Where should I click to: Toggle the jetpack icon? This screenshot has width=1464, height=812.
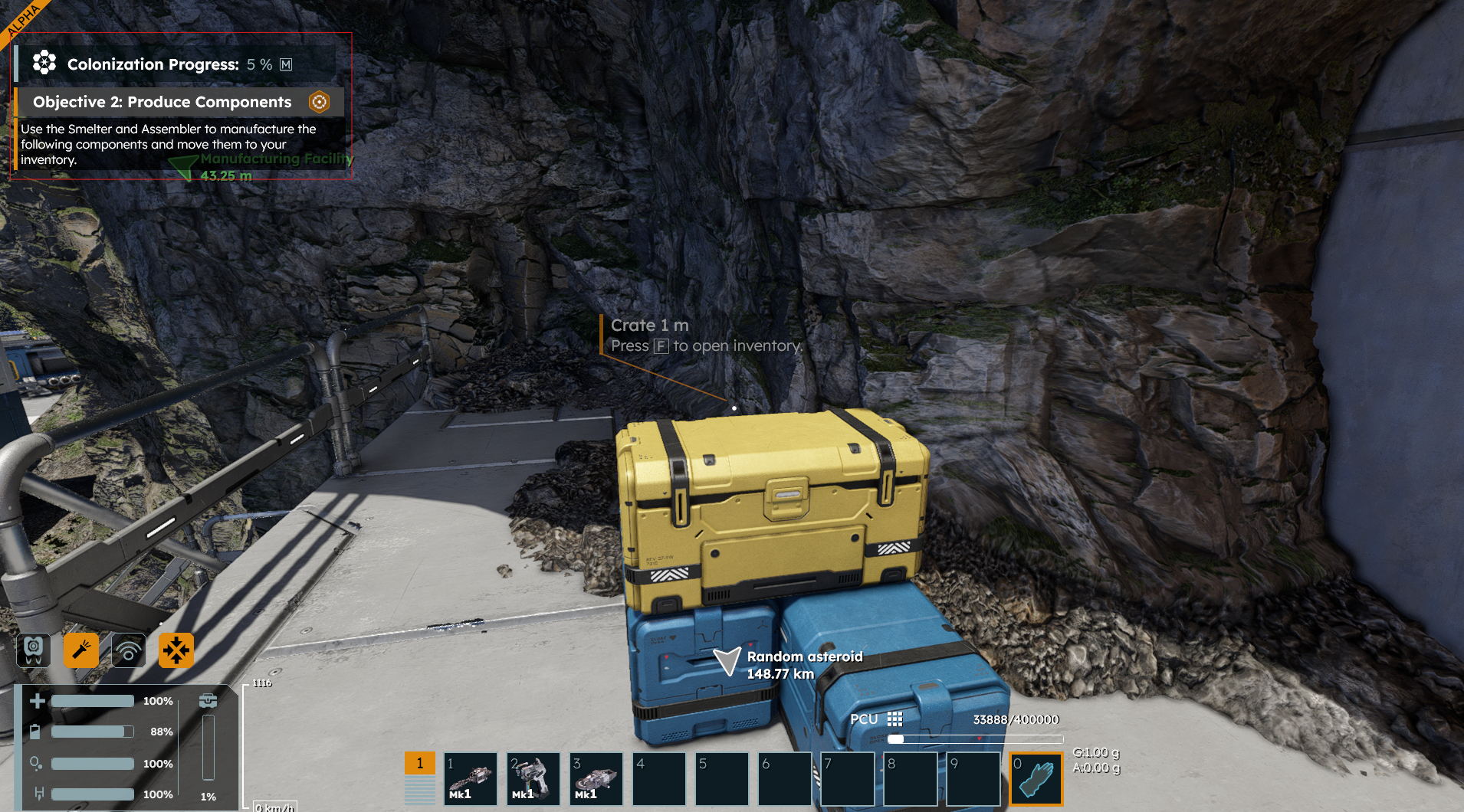tap(34, 650)
